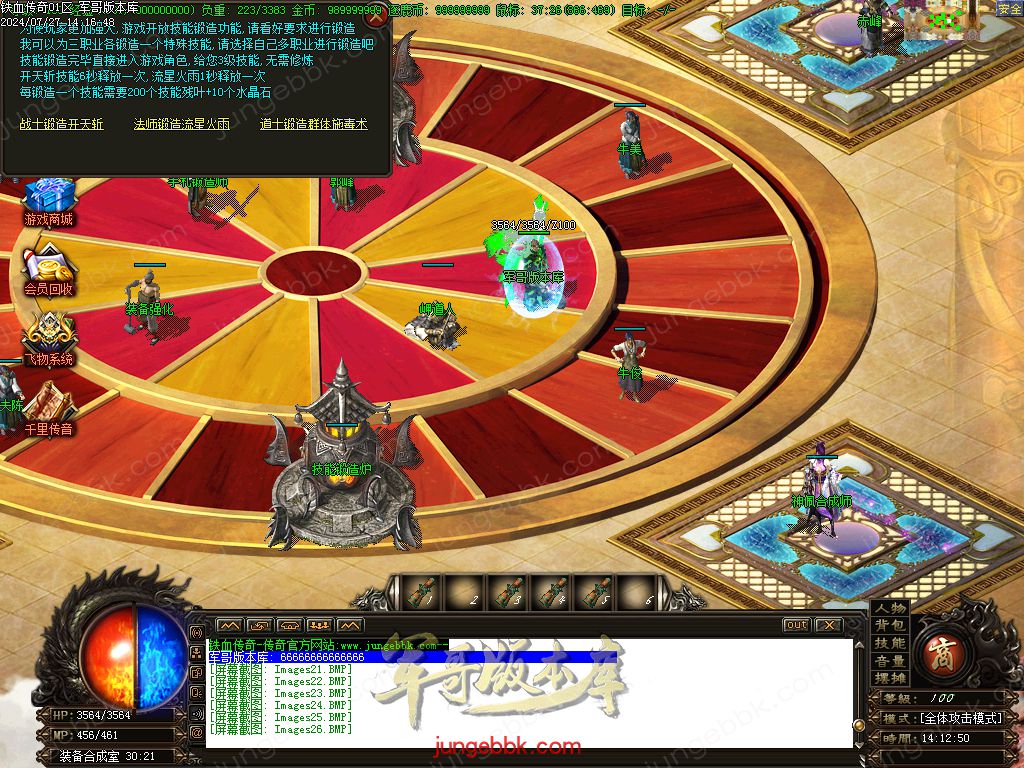Pick 道士锻造群体施毒术 dialogue option
The height and width of the screenshot is (768, 1024).
click(313, 124)
